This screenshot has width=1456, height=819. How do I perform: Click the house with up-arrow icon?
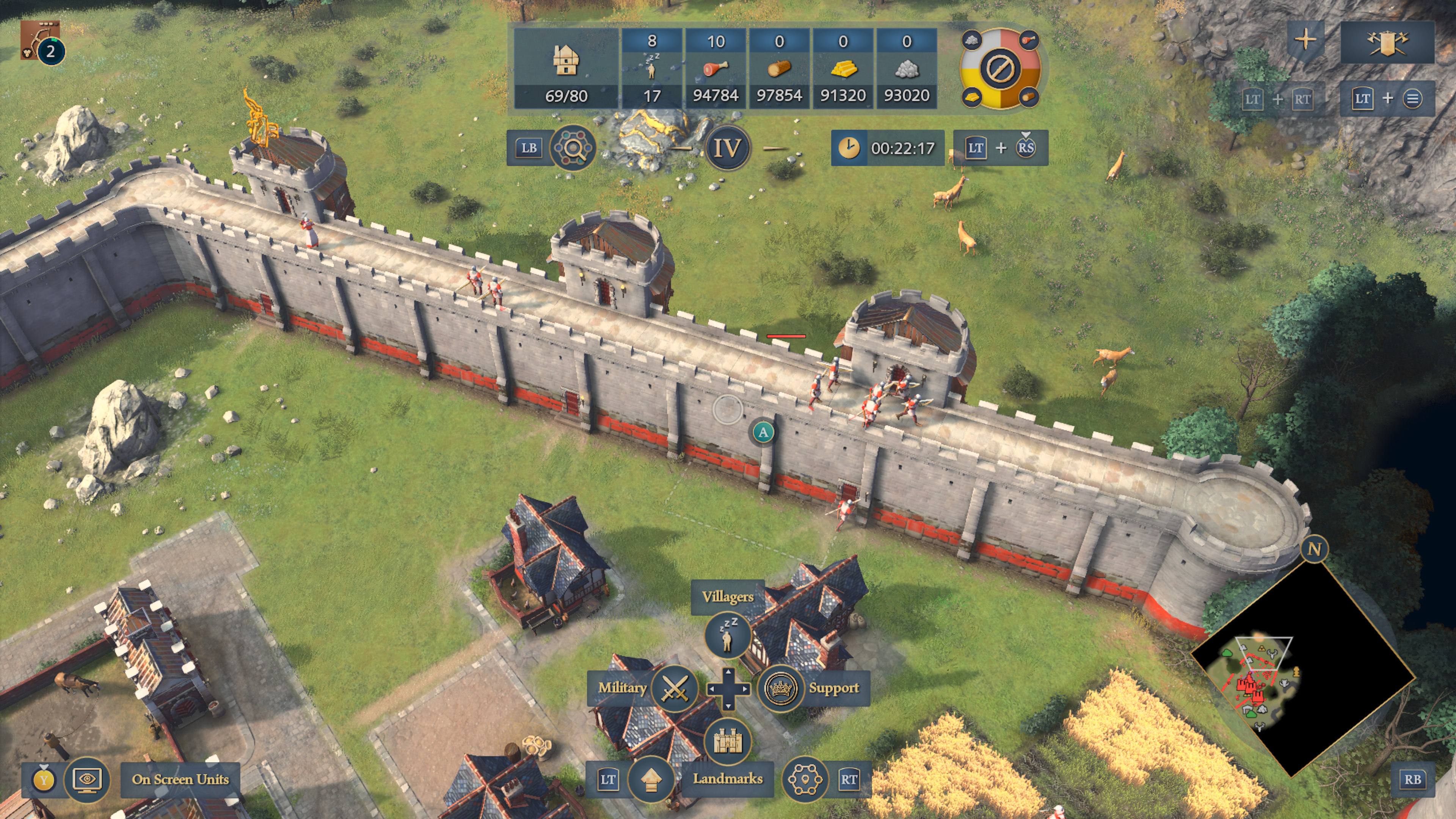click(x=651, y=780)
